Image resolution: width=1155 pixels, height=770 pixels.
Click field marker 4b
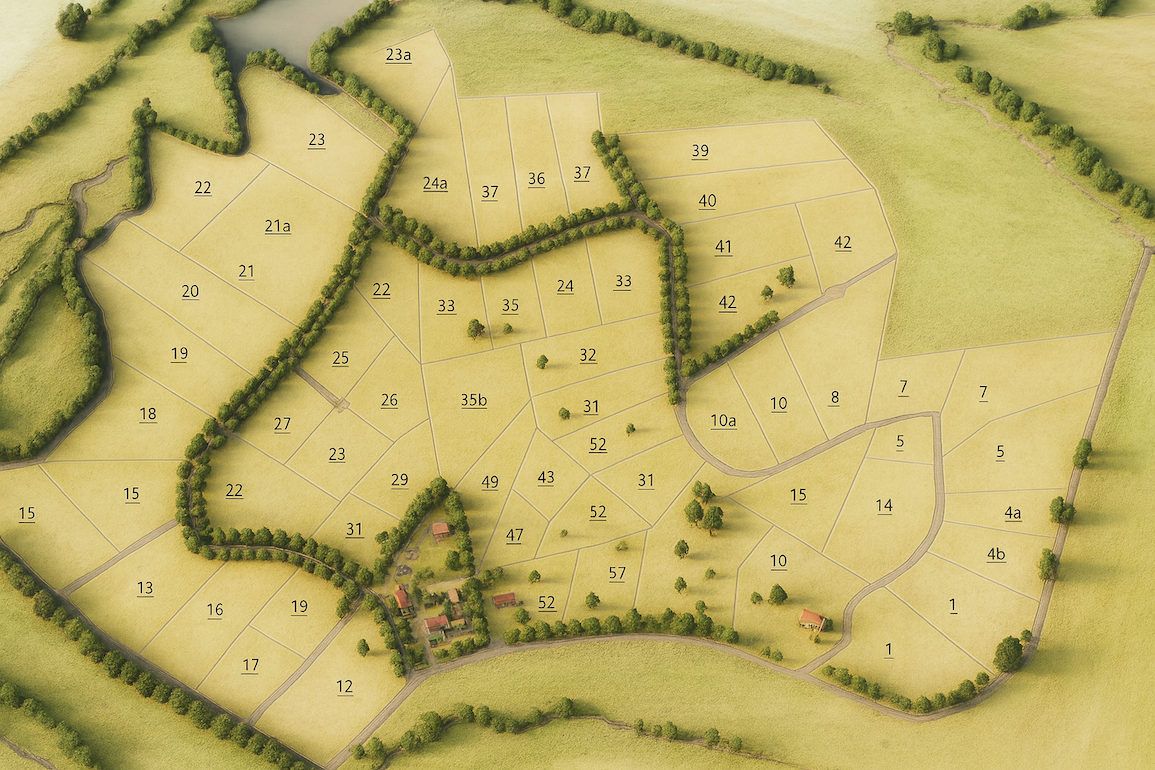click(x=996, y=555)
